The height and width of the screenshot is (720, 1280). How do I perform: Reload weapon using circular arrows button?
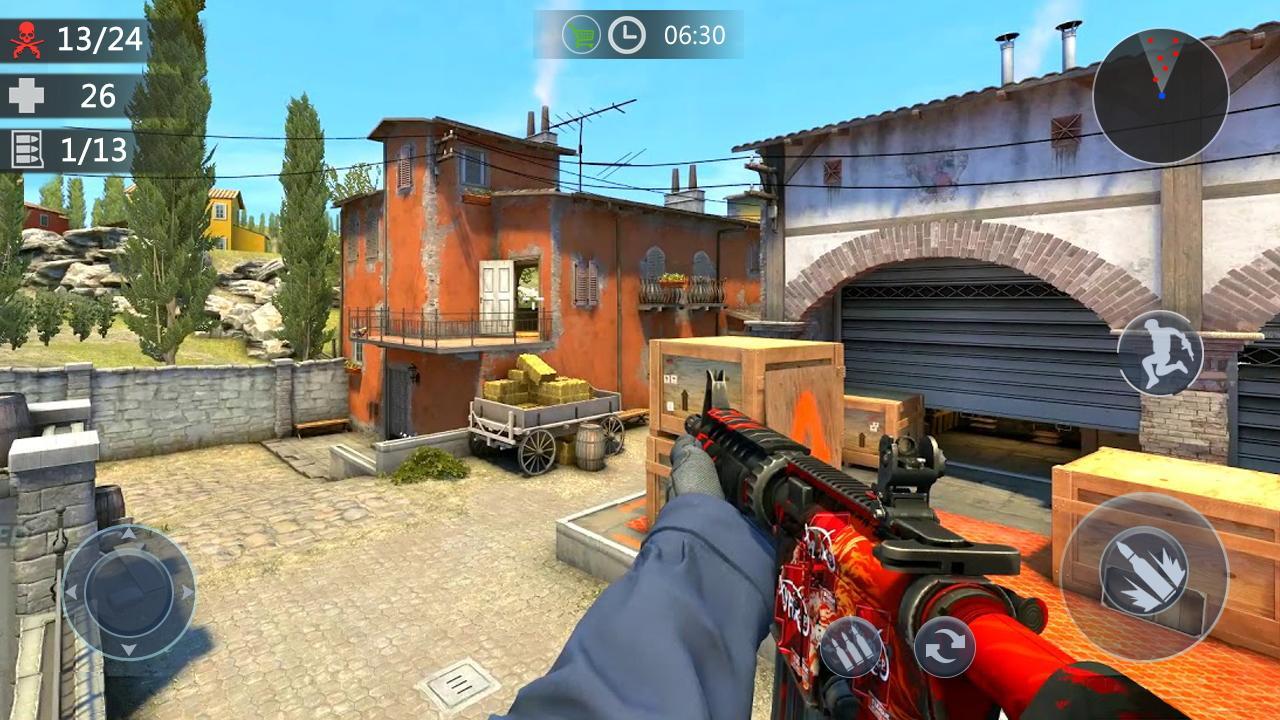pyautogui.click(x=943, y=646)
